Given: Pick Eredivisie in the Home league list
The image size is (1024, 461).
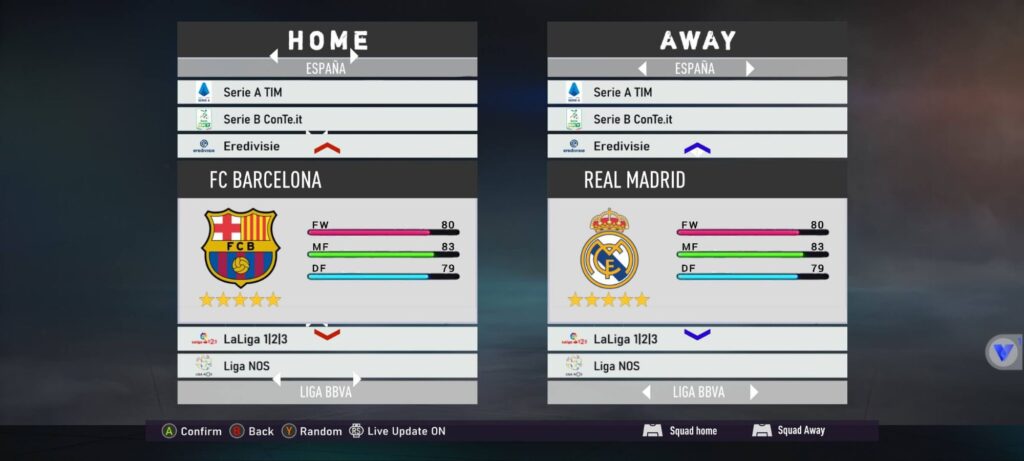Looking at the screenshot, I should point(327,146).
